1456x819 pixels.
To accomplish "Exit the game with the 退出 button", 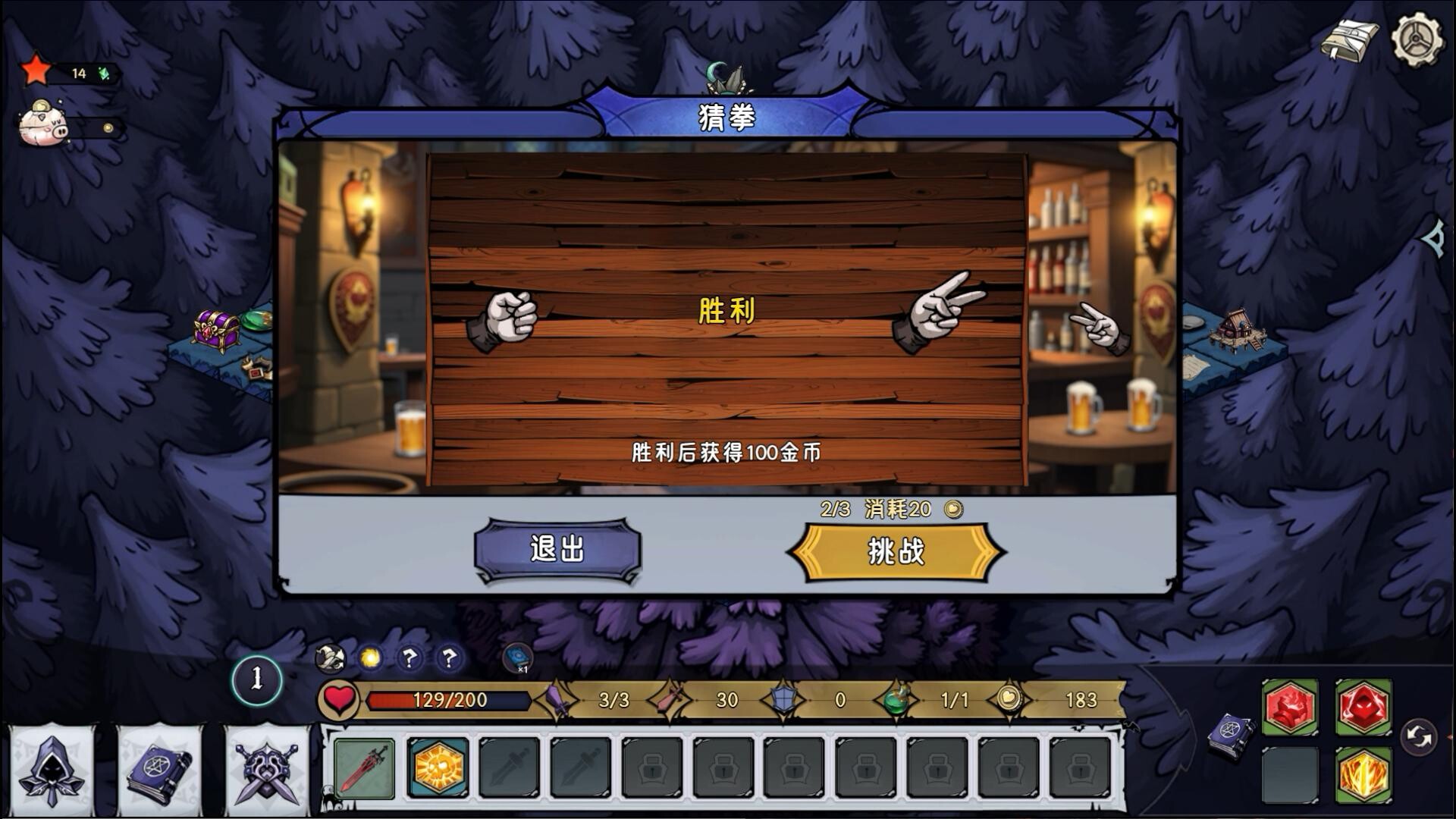I will click(x=557, y=549).
